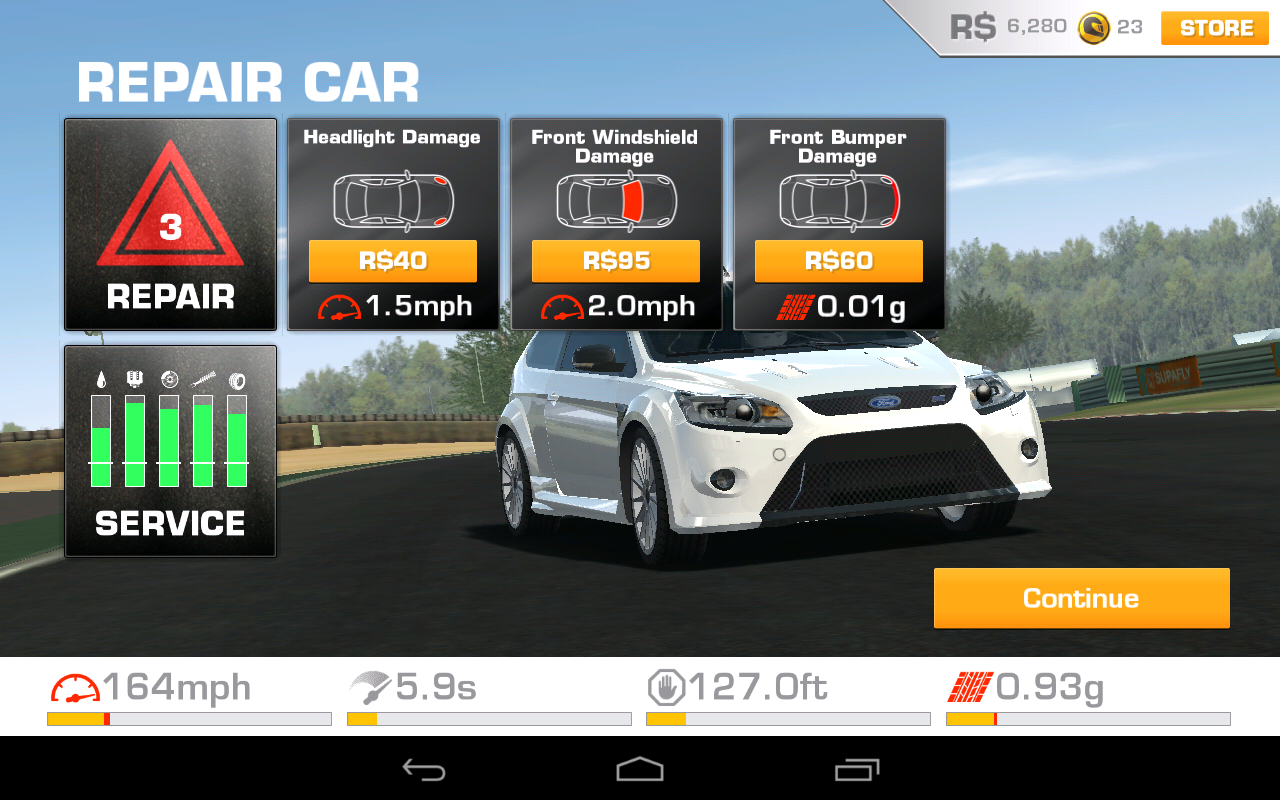Select the Headlight Damage card
The height and width of the screenshot is (800, 1280).
click(x=393, y=223)
